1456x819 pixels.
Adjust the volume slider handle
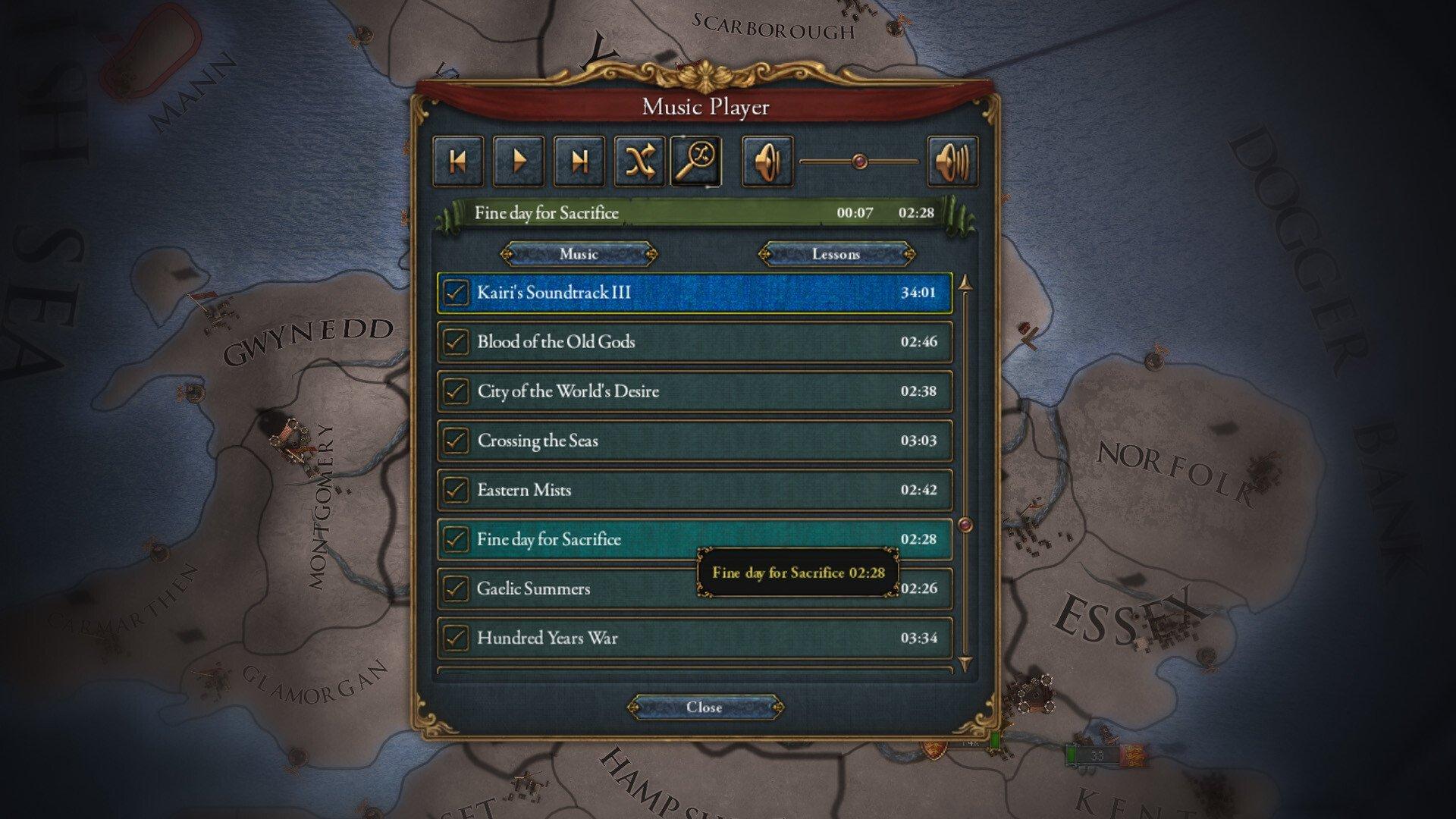tap(859, 161)
